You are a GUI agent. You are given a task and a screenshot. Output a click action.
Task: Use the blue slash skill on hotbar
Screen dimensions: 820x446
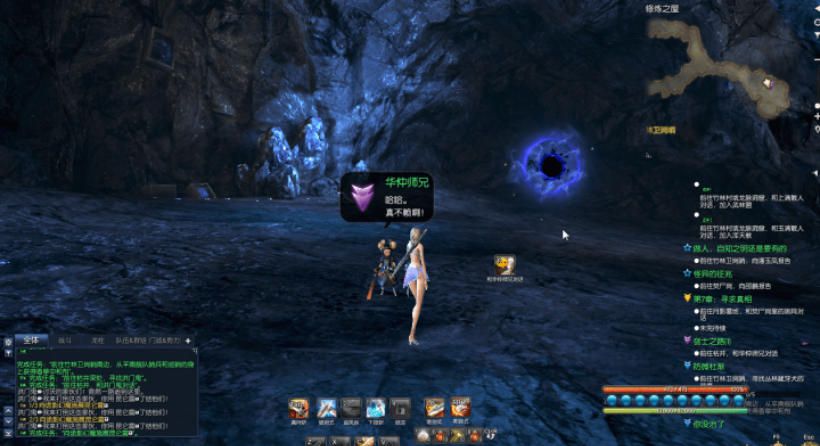[326, 407]
